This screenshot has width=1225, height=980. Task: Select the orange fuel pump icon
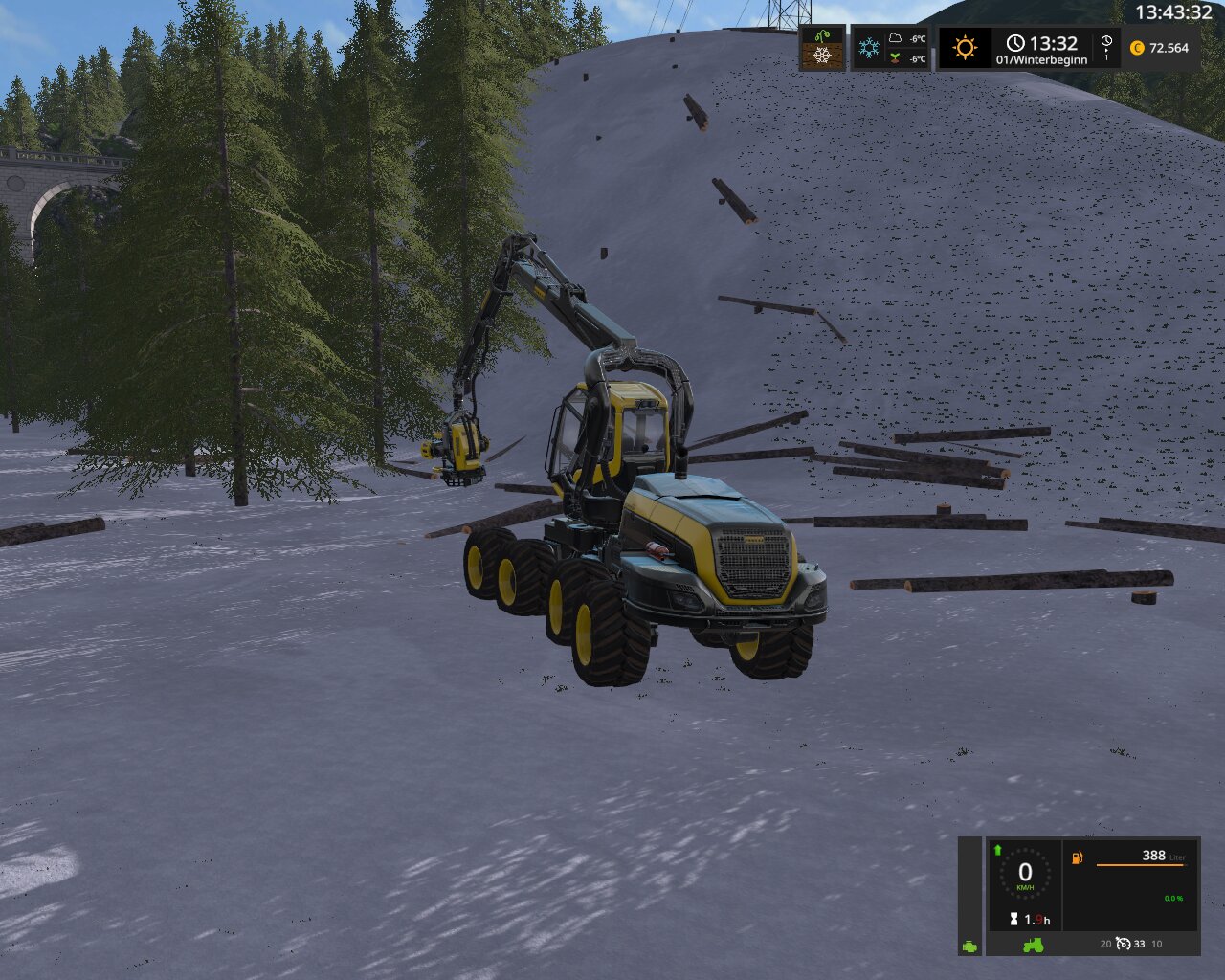coord(1078,857)
